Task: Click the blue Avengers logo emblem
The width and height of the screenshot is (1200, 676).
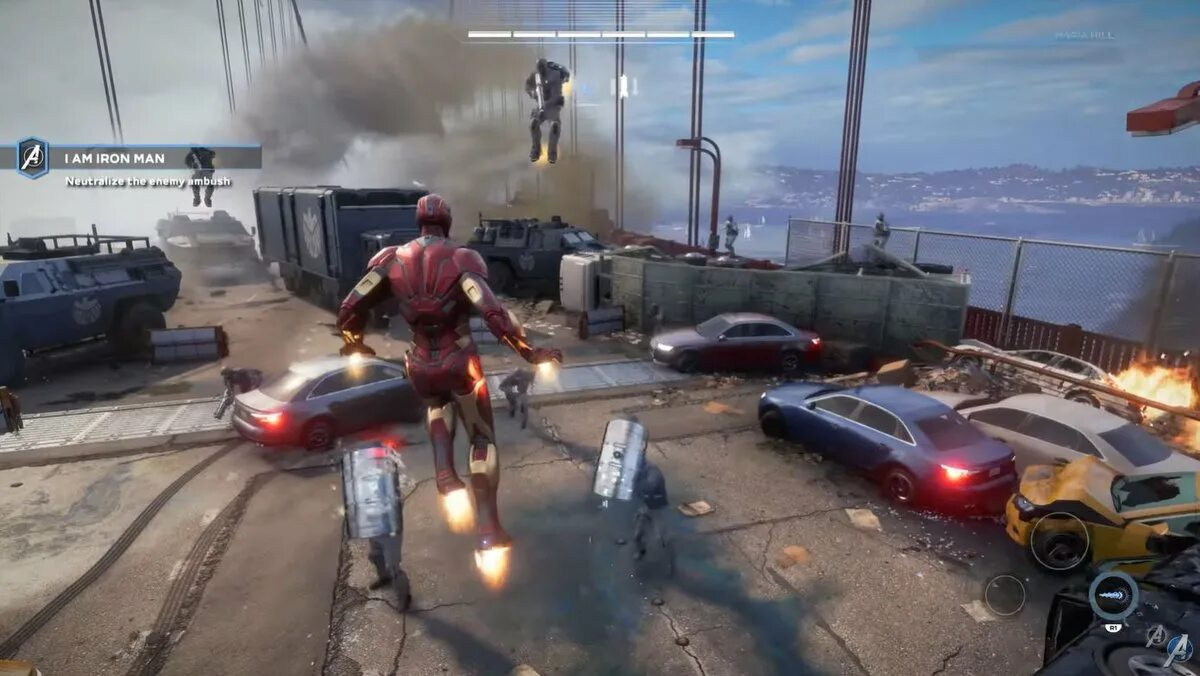Action: (1179, 650)
